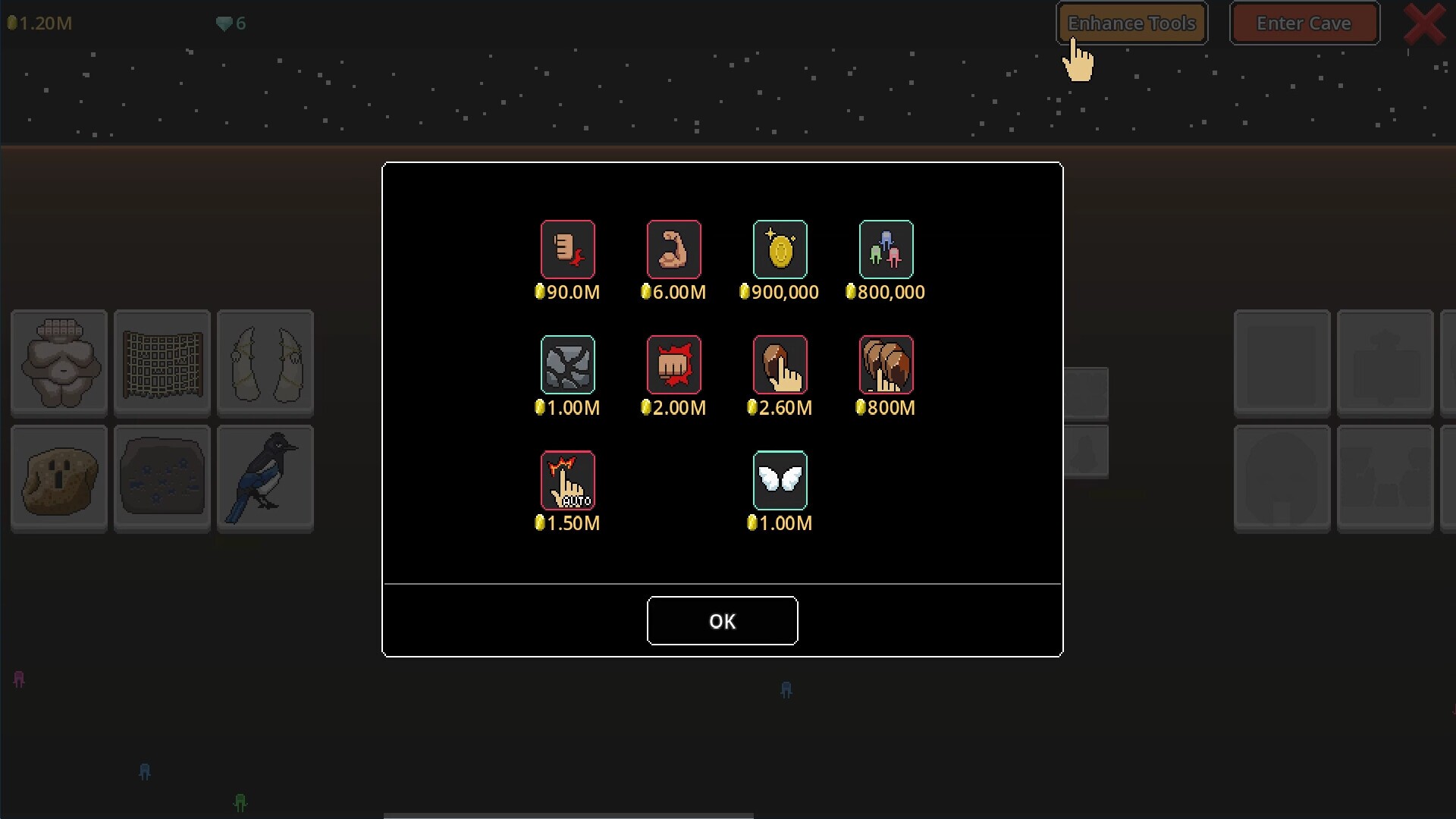Select the Venus figurine artifact
Screen dimensions: 1456x819
58,363
